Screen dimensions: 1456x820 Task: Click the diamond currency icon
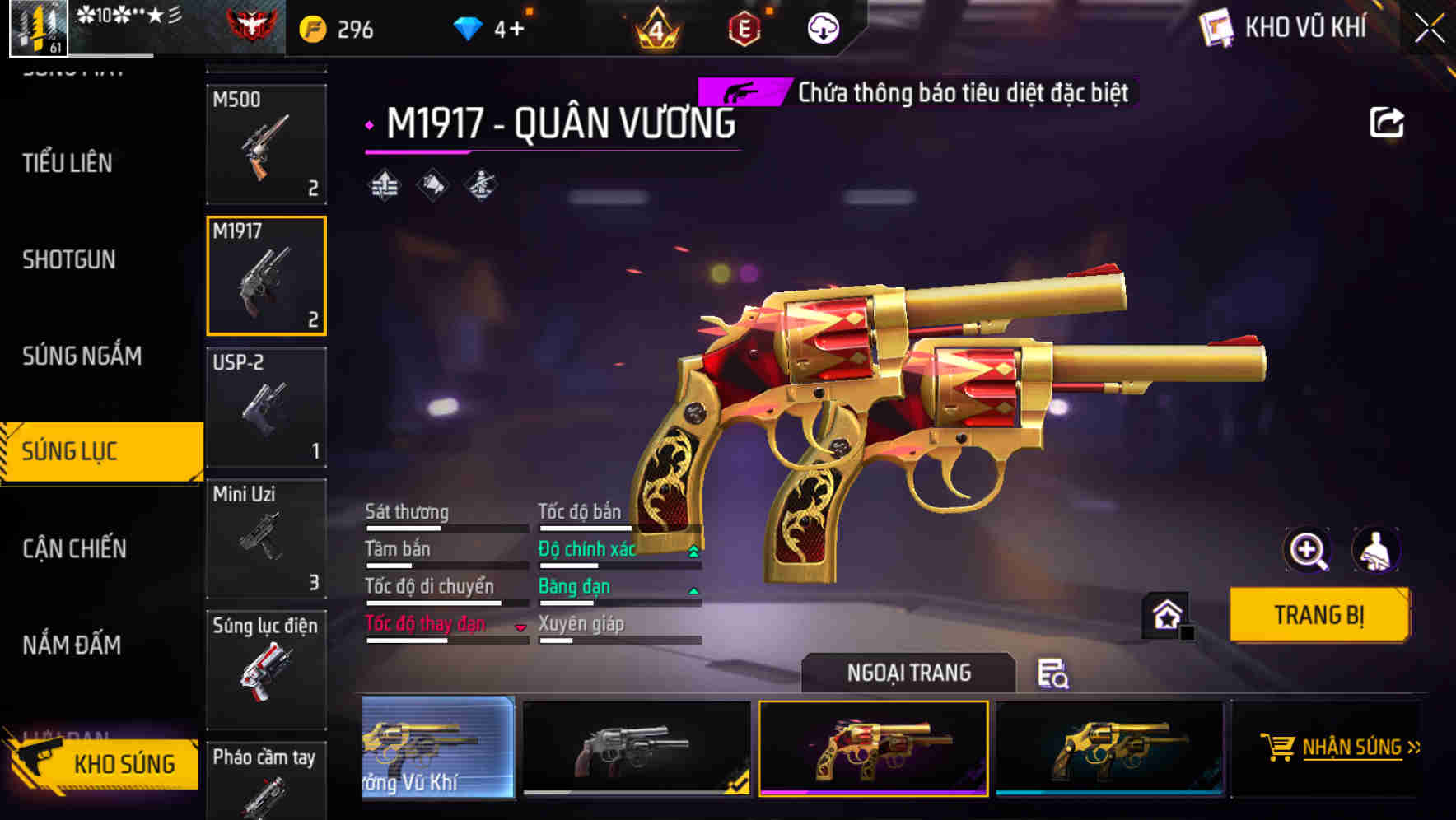point(469,27)
